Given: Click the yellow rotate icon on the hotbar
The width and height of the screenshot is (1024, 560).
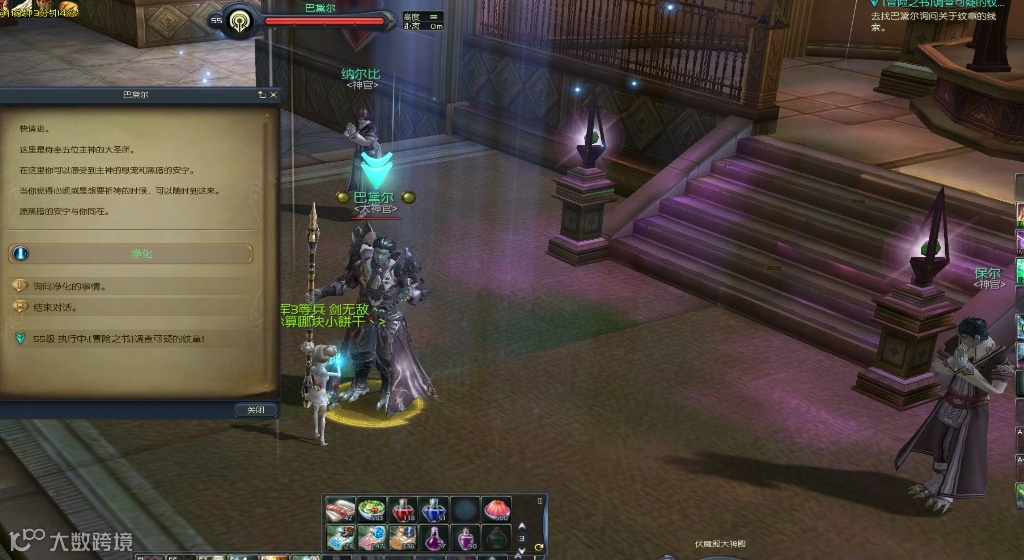Looking at the screenshot, I should coord(540,547).
